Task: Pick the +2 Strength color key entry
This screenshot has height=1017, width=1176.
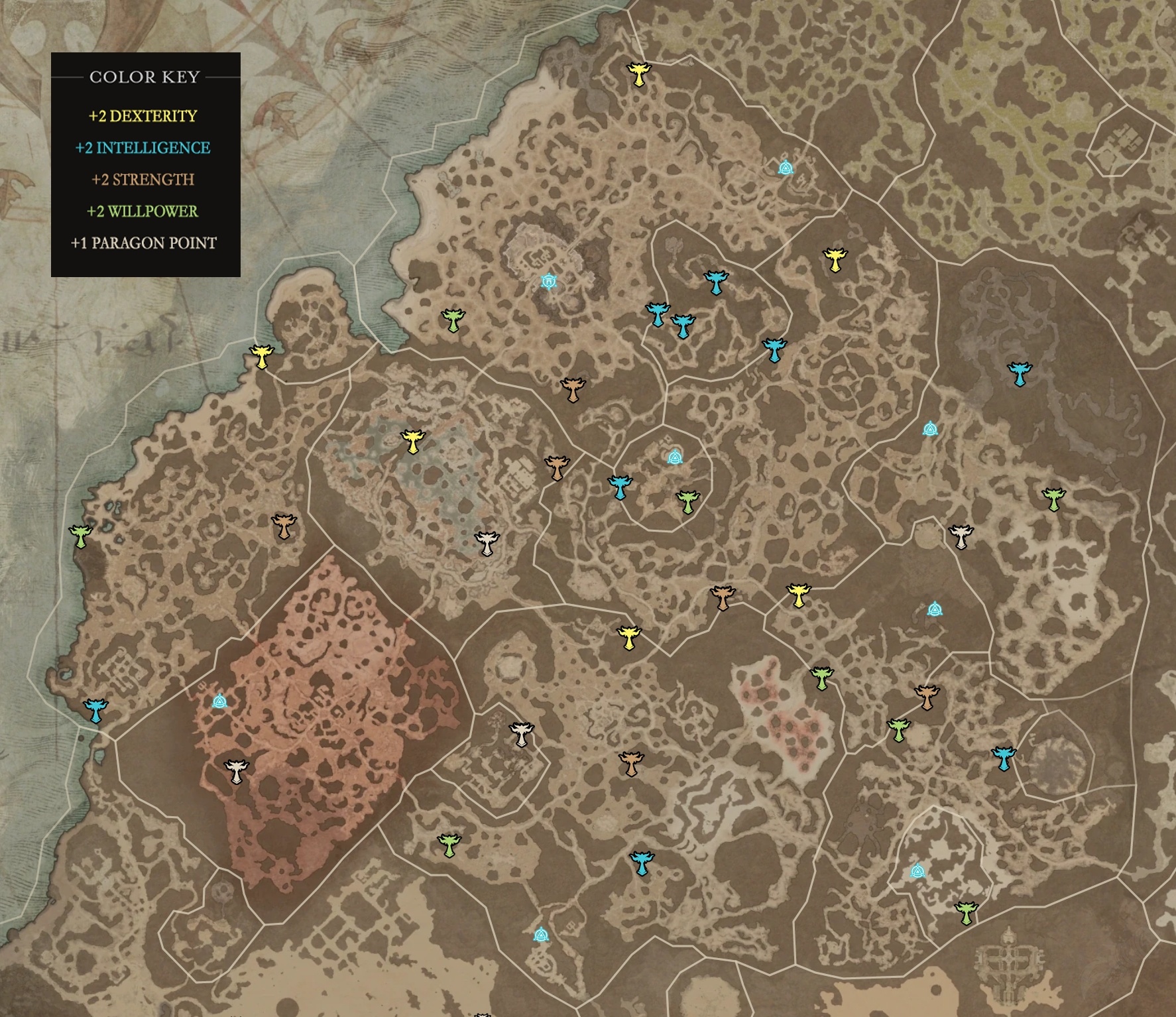Action: pos(143,180)
